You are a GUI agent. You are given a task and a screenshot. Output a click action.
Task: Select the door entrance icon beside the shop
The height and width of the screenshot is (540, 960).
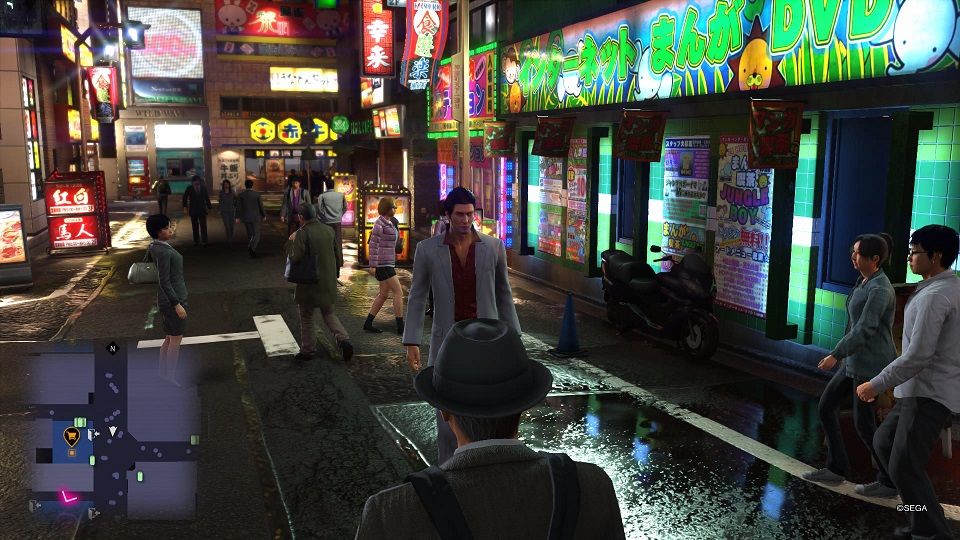(x=92, y=433)
